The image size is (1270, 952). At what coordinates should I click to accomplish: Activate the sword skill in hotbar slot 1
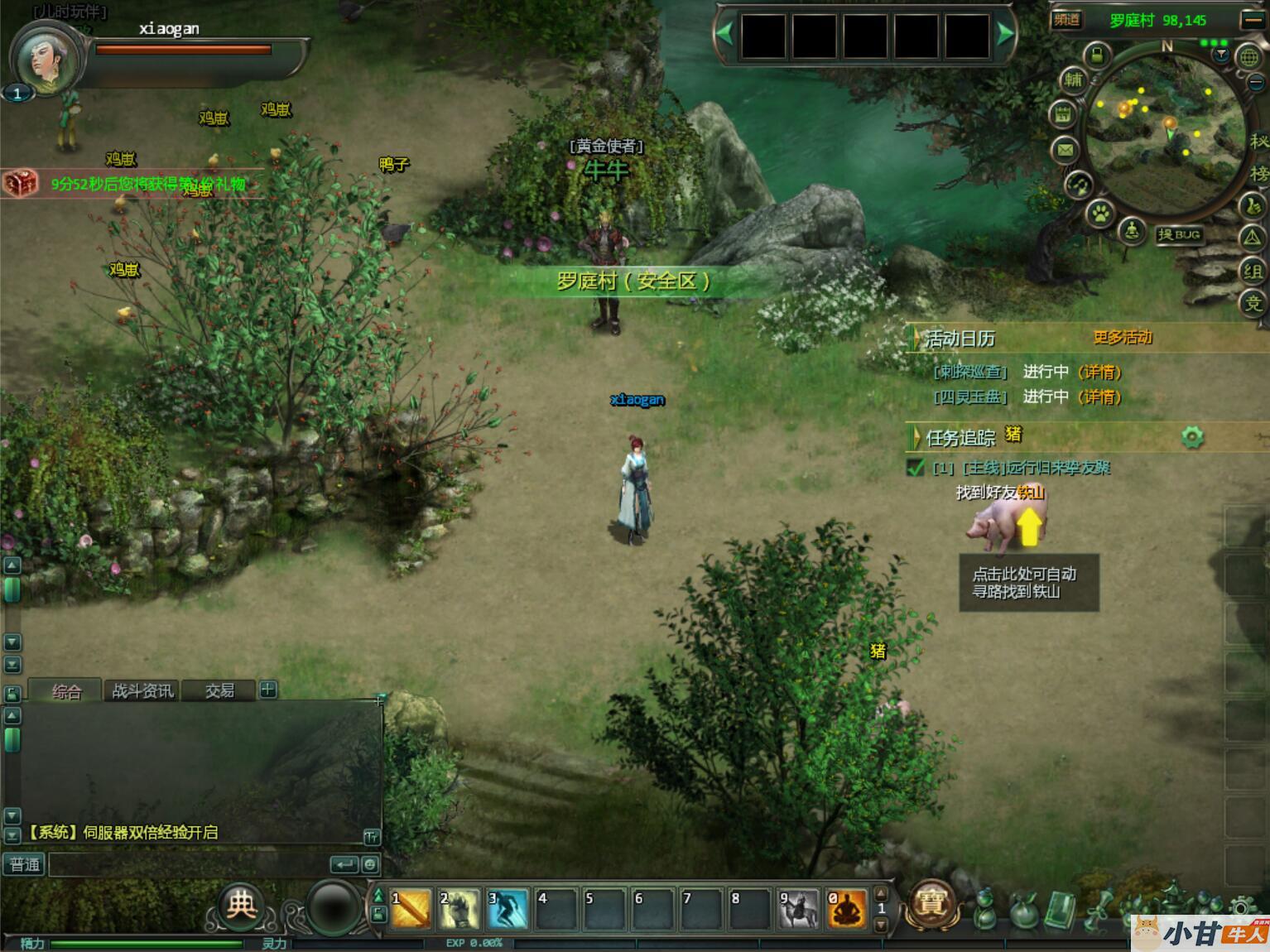[x=411, y=909]
